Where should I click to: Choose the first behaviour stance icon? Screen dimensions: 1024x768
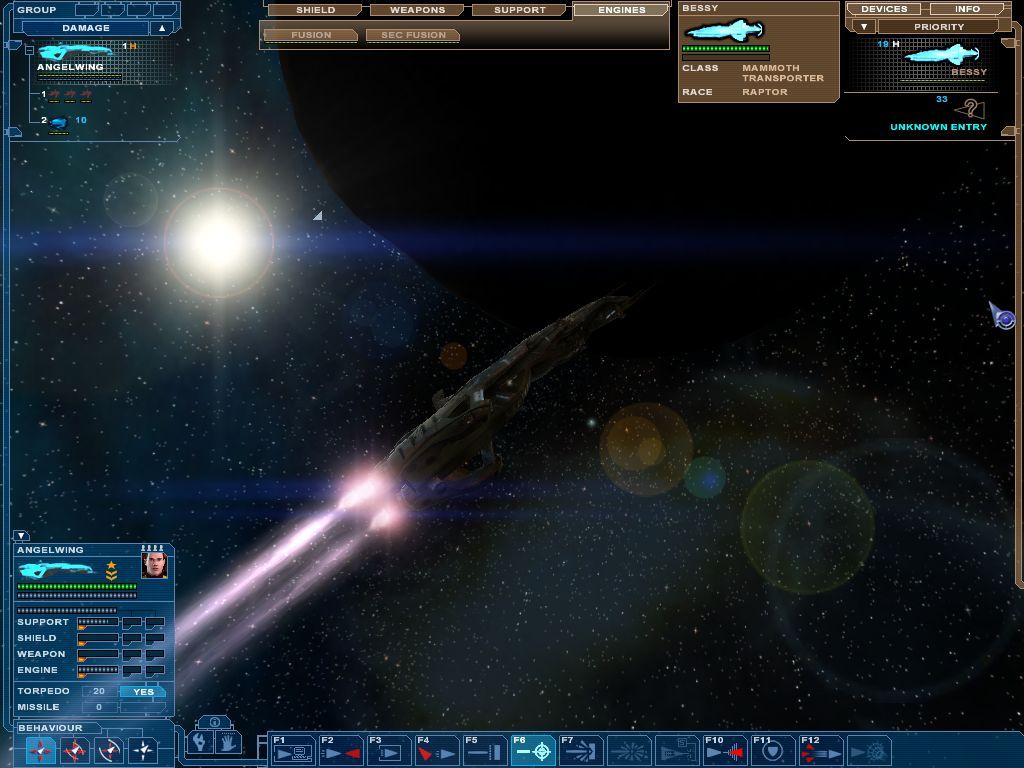click(x=40, y=749)
